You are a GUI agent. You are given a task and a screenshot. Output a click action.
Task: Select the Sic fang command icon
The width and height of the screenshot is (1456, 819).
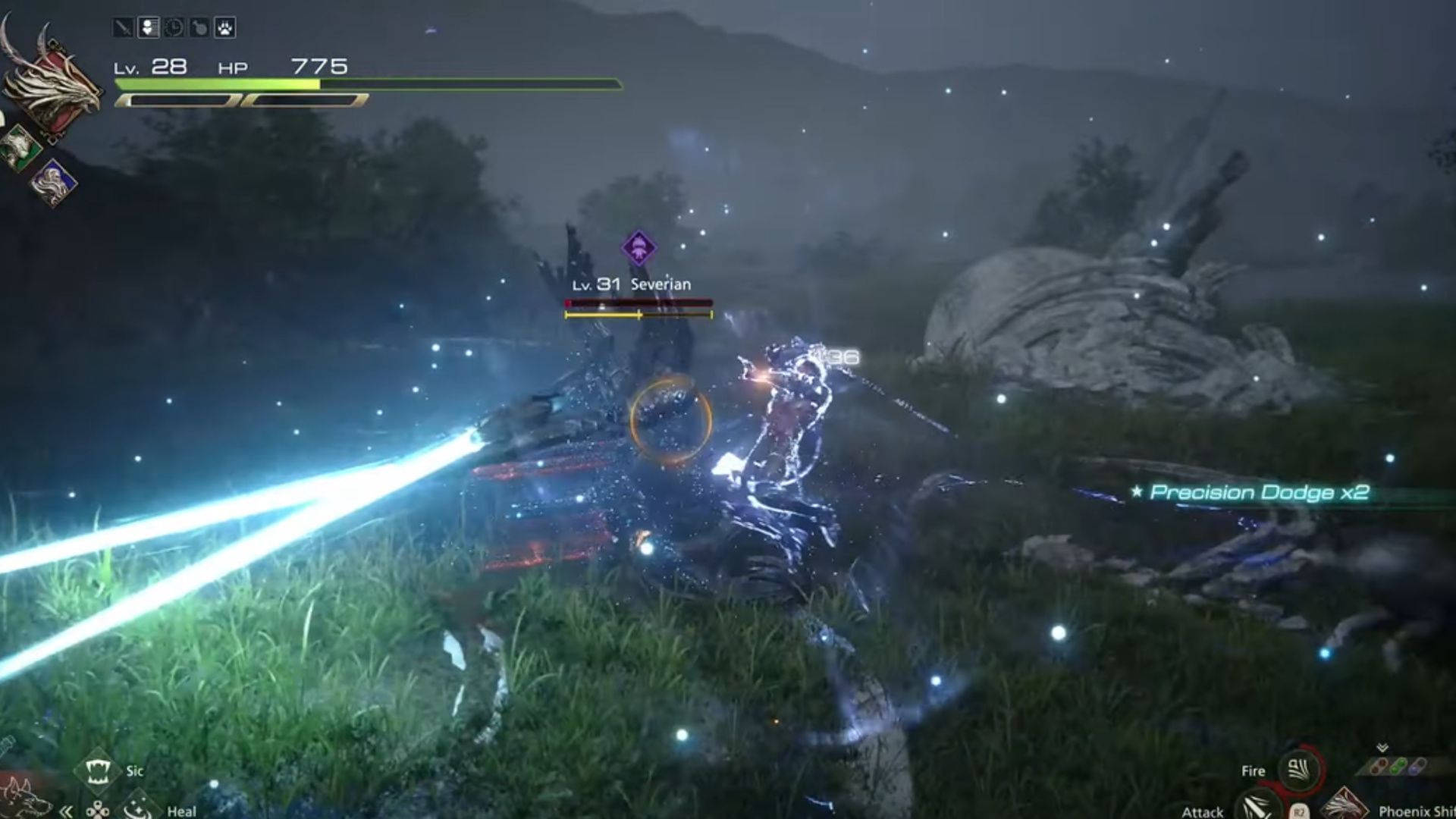[99, 770]
